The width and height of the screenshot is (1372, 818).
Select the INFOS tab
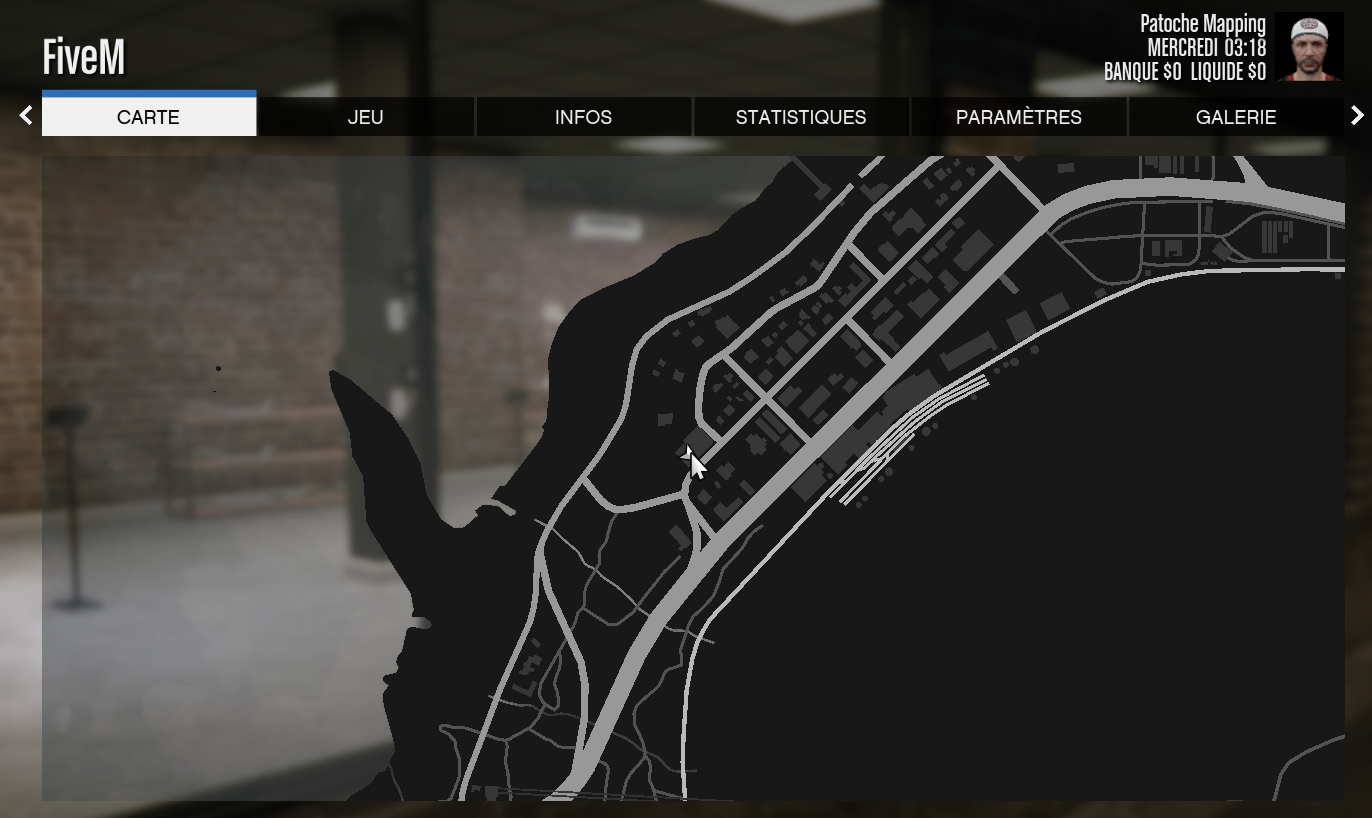point(583,117)
